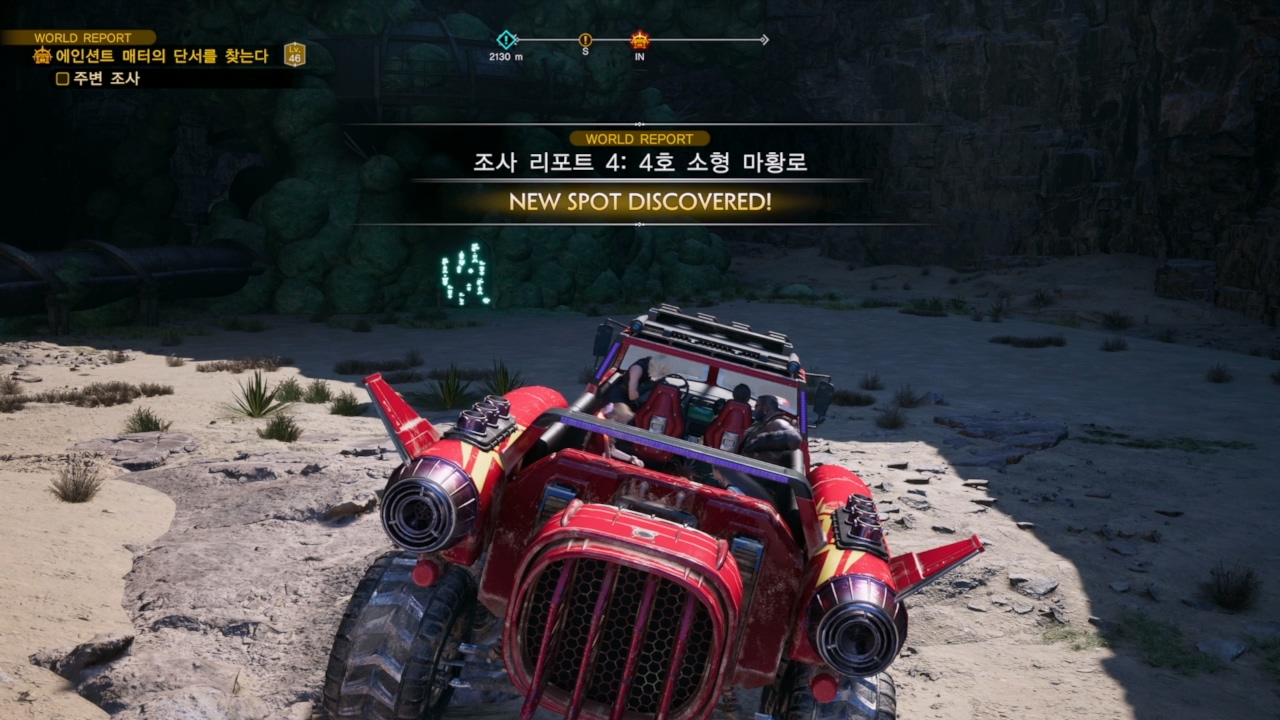Tick the 주변 조사 objective checkbox
1280x720 pixels.
tap(62, 79)
